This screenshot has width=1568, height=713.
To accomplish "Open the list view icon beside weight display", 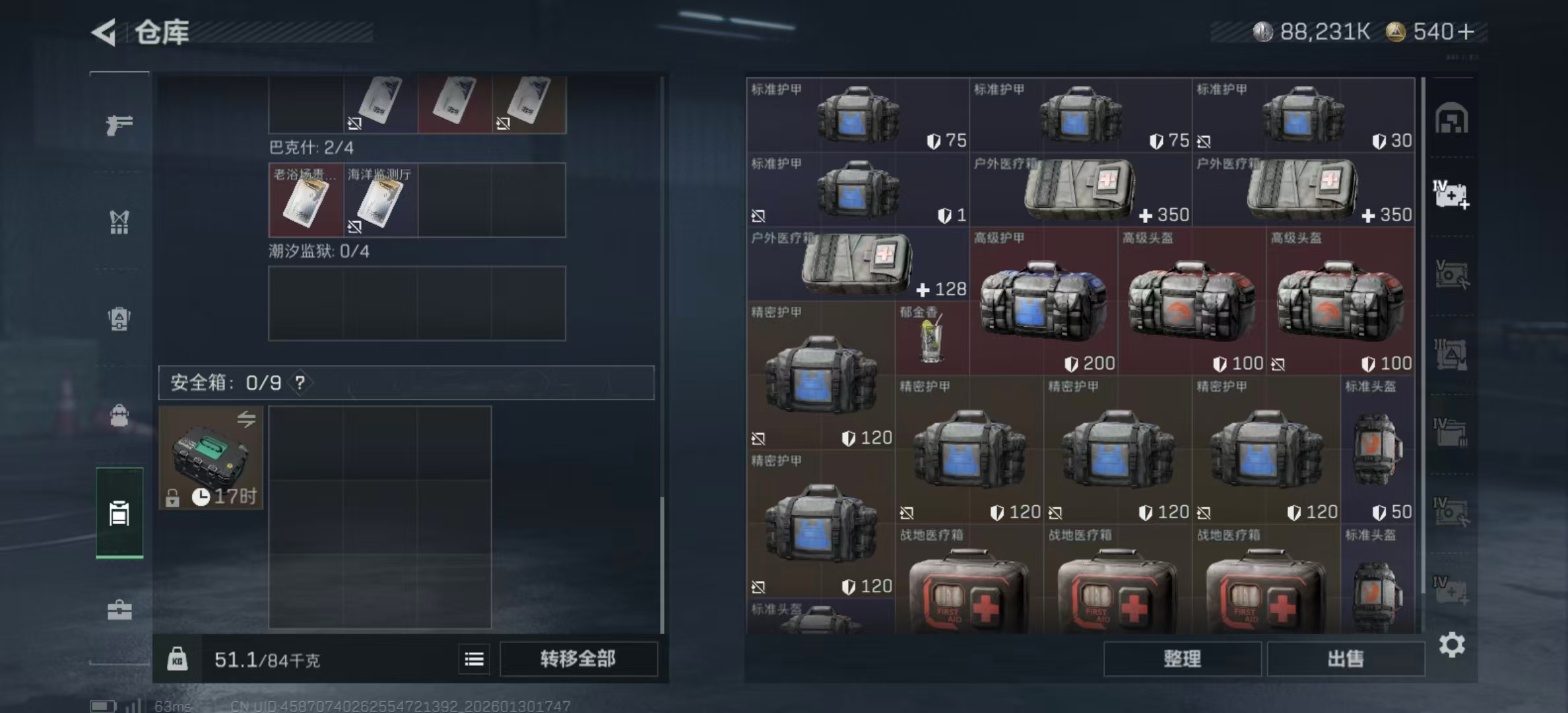I will click(x=474, y=660).
